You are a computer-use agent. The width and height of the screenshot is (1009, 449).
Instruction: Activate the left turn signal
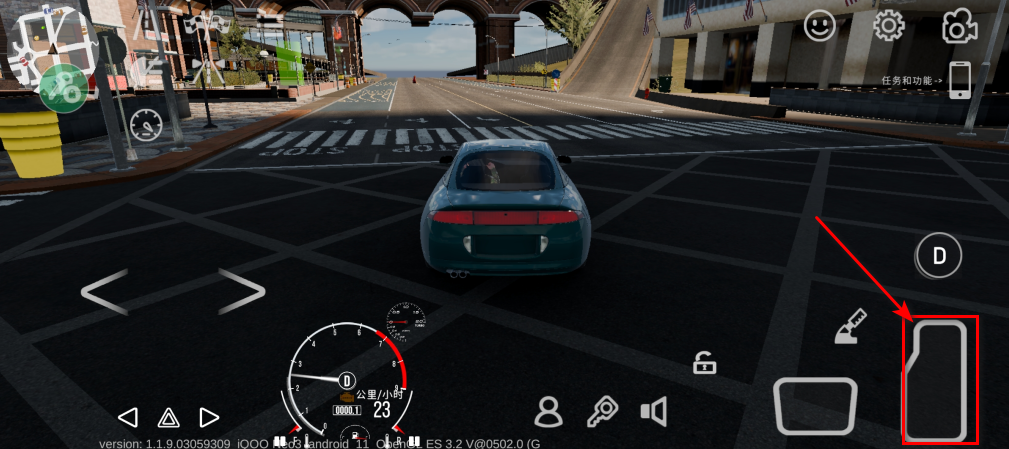(127, 417)
